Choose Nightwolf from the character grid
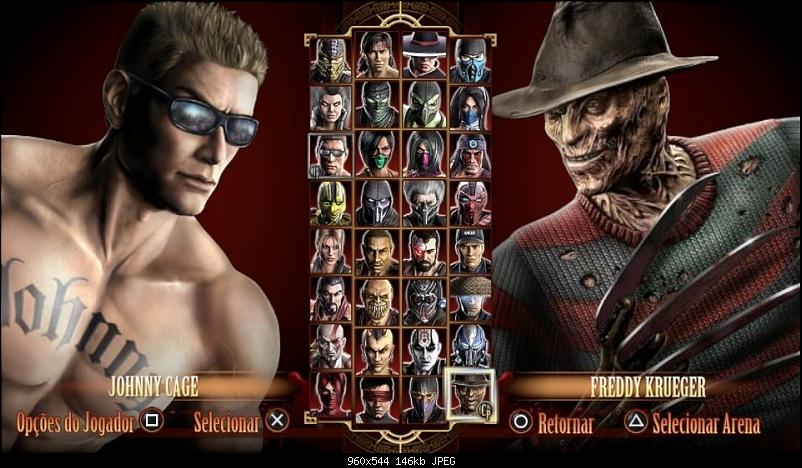This screenshot has width=802, height=468. [x=468, y=155]
